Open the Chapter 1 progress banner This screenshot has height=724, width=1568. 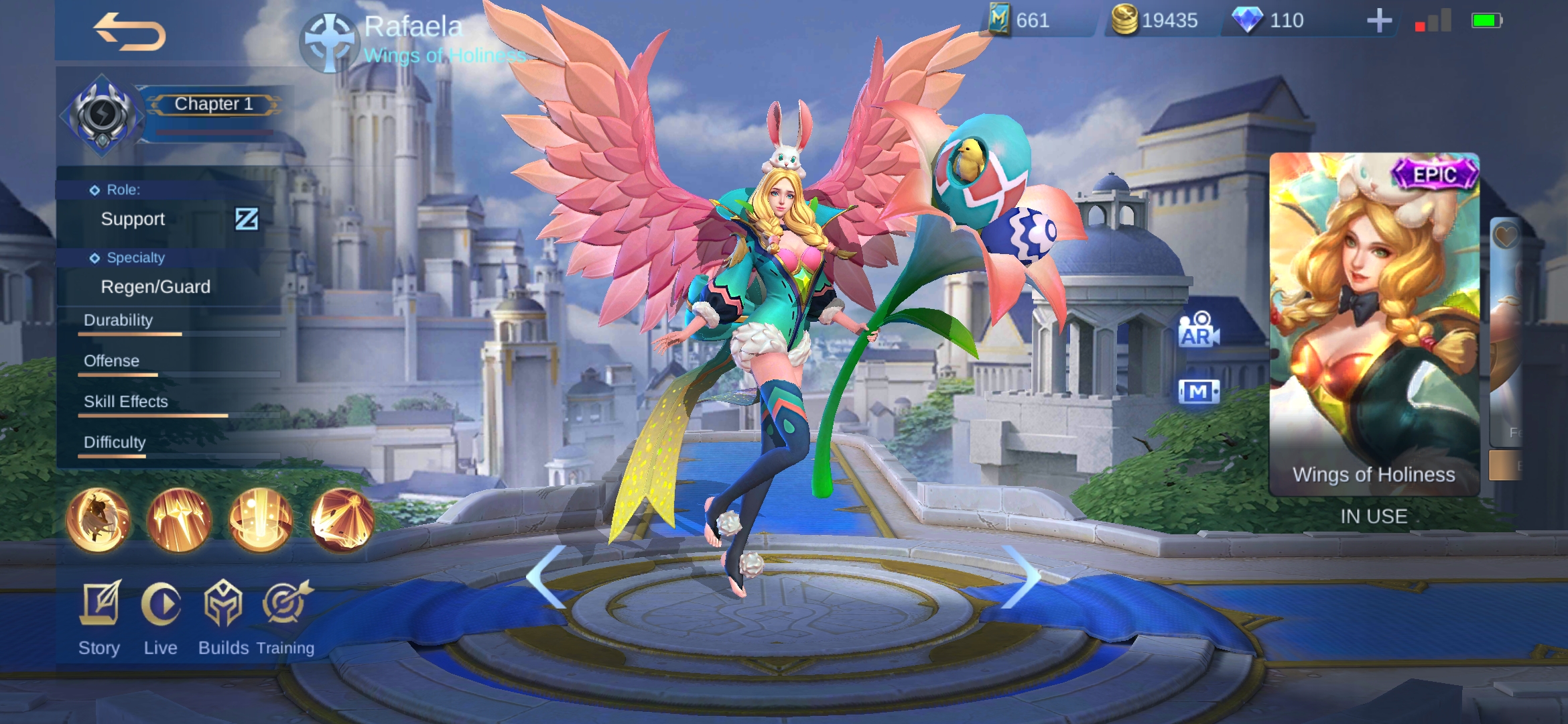(213, 105)
